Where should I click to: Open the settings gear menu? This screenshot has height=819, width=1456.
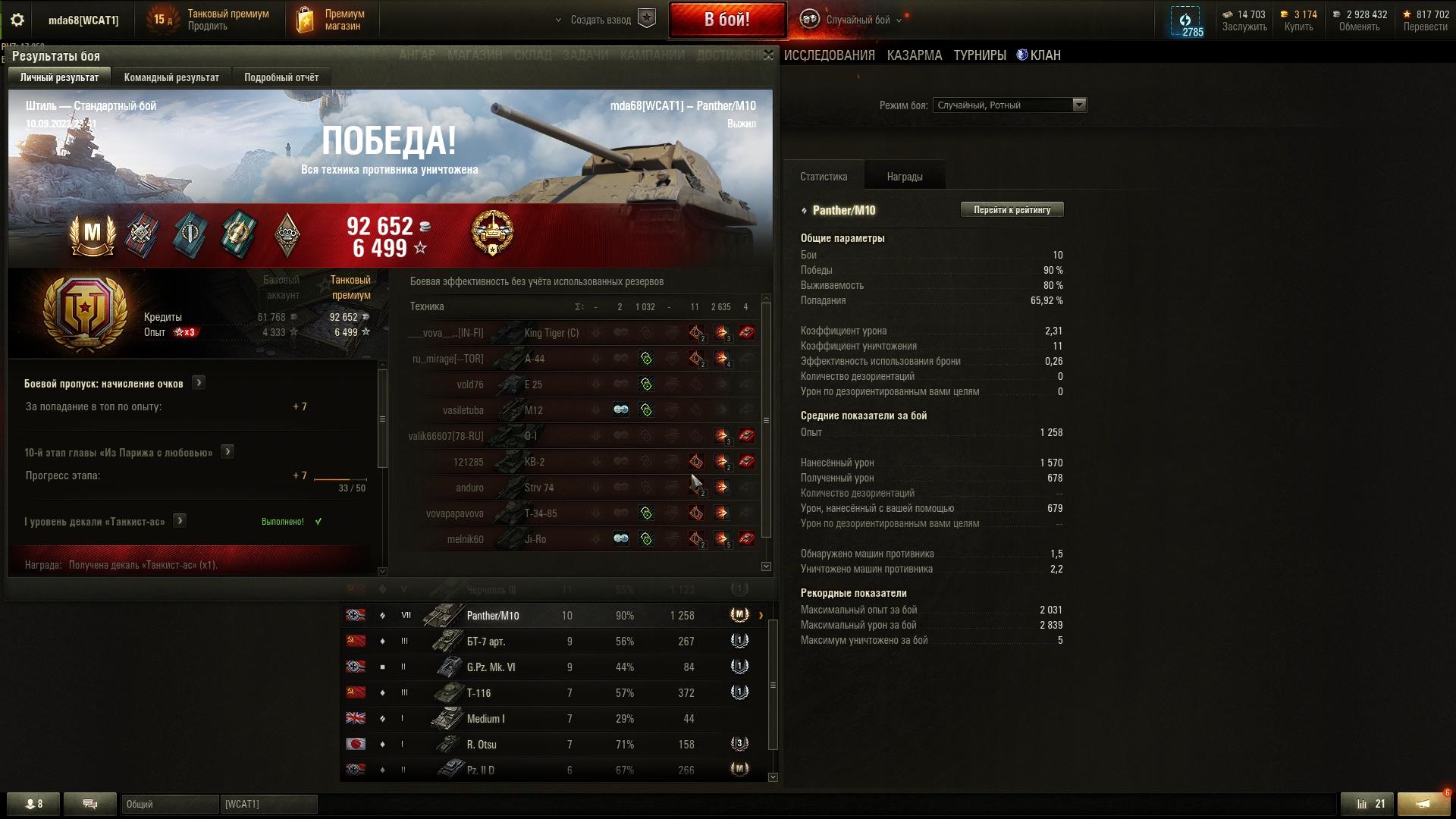[17, 20]
